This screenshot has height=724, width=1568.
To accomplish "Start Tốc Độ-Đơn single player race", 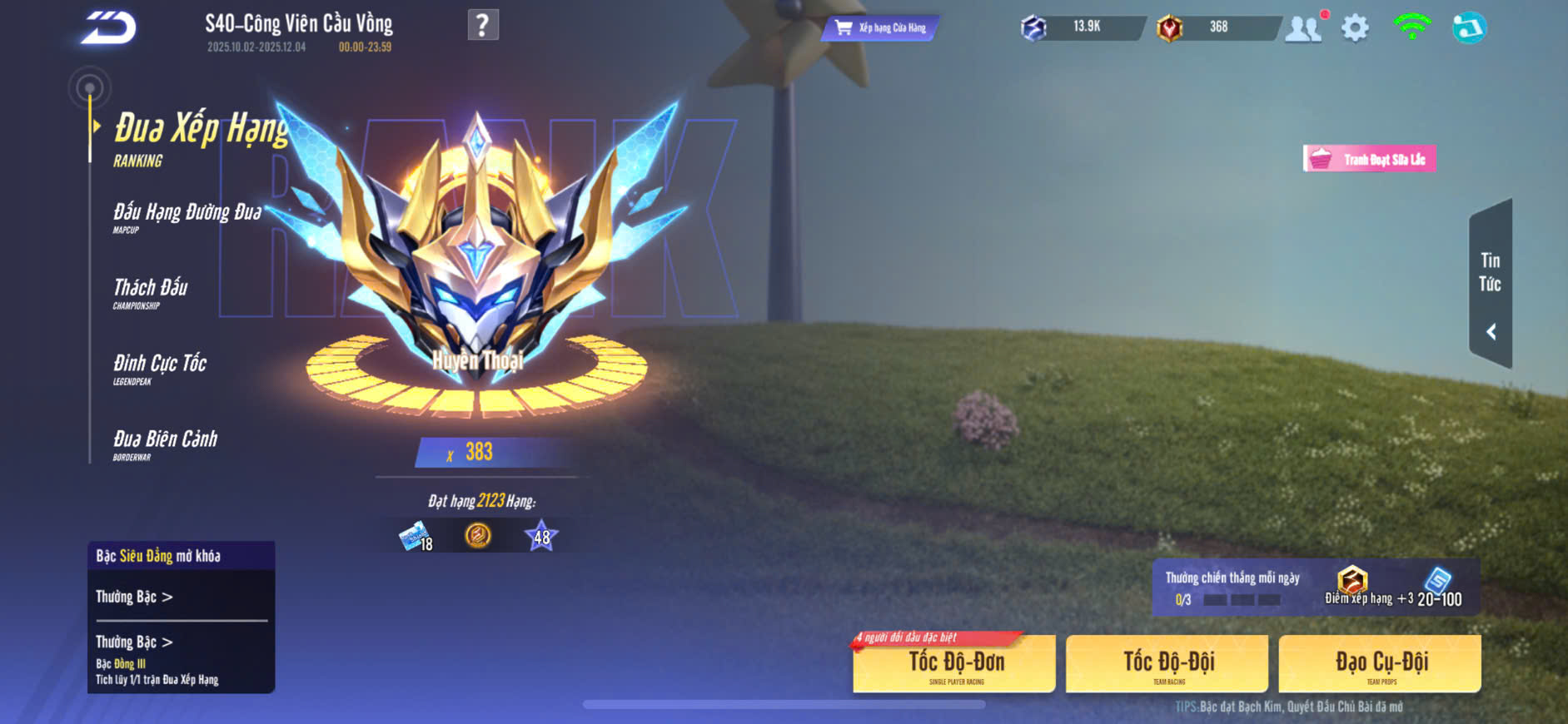I will (954, 664).
